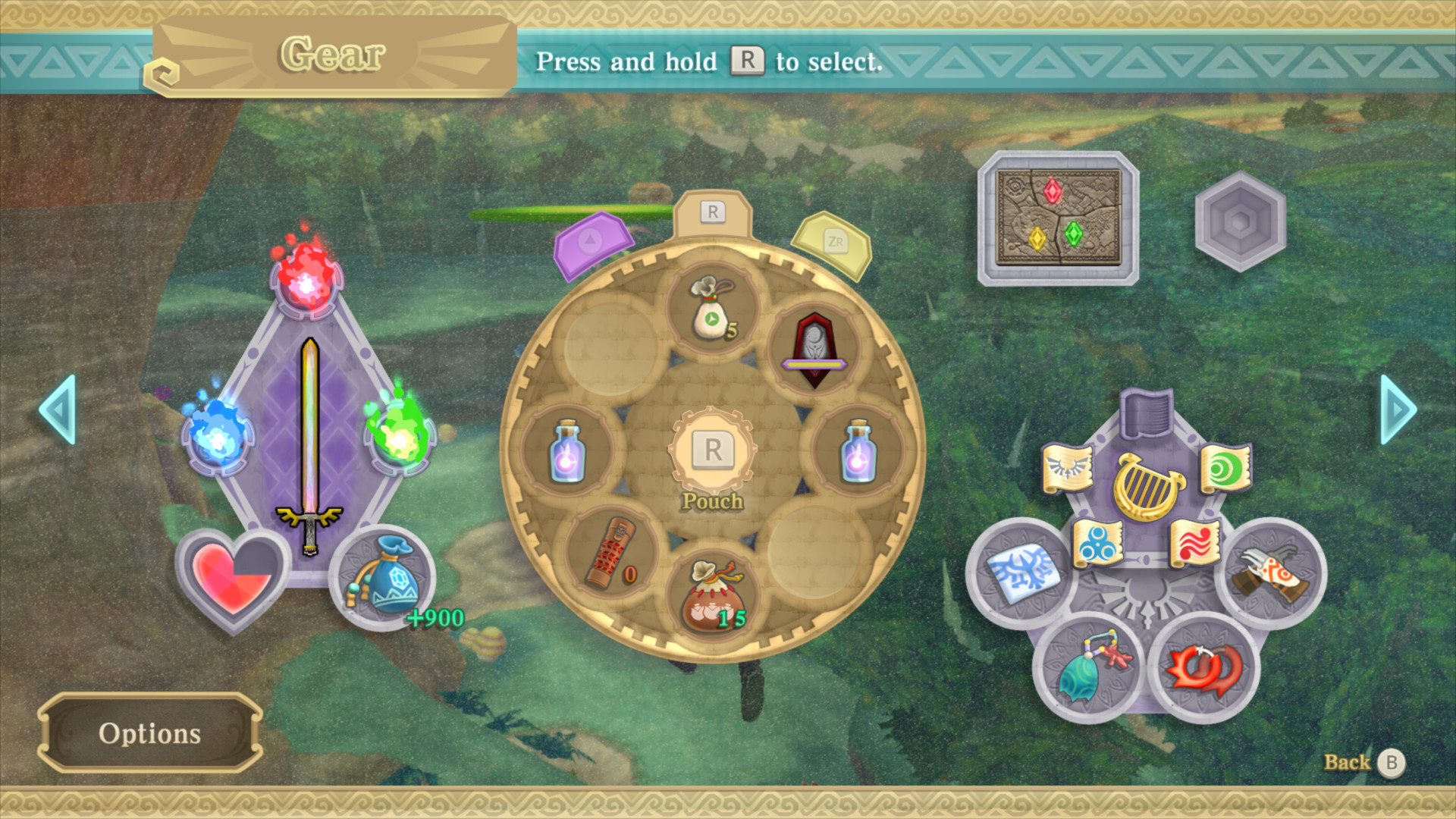The image size is (1456, 819).
Task: Open the dungeon map with colored gems
Action: pyautogui.click(x=1058, y=216)
